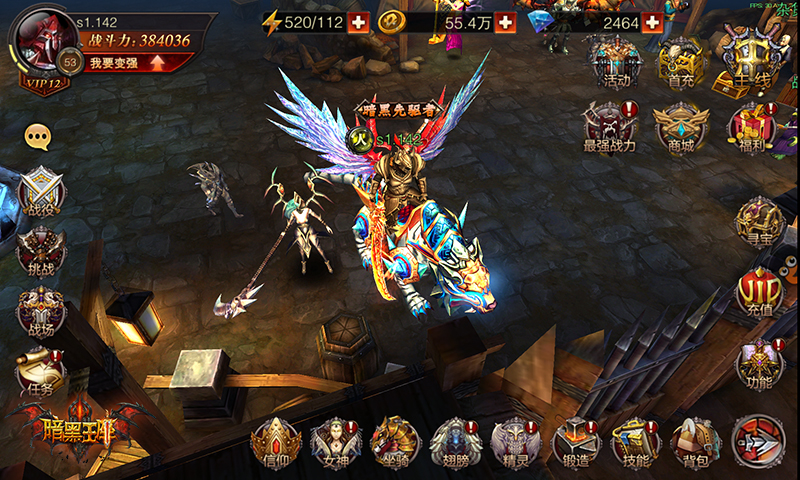The width and height of the screenshot is (800, 480).
Task: Add energy with the plus beside 520/112
Action: 358,22
